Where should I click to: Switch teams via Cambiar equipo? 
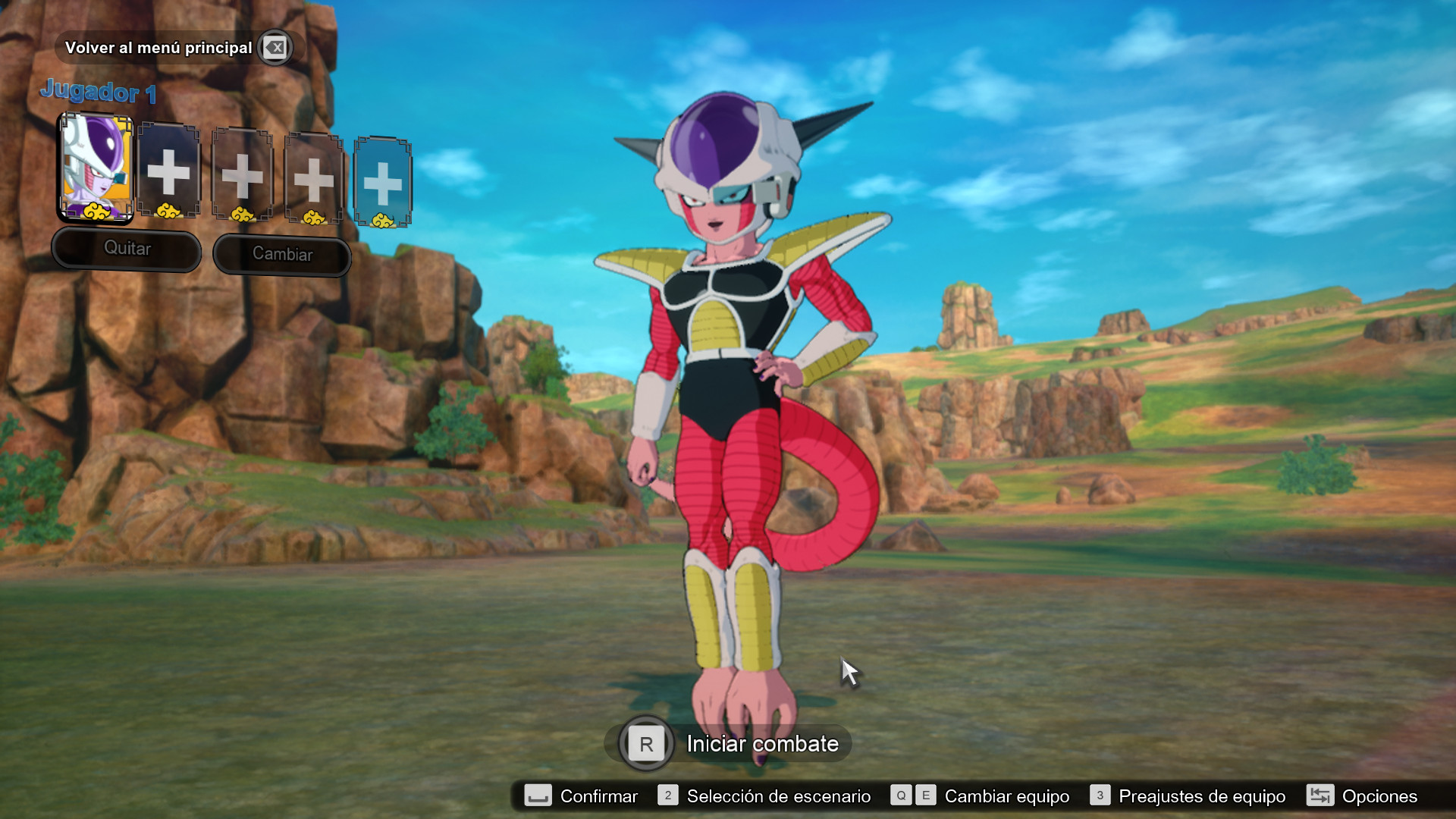tap(1006, 796)
